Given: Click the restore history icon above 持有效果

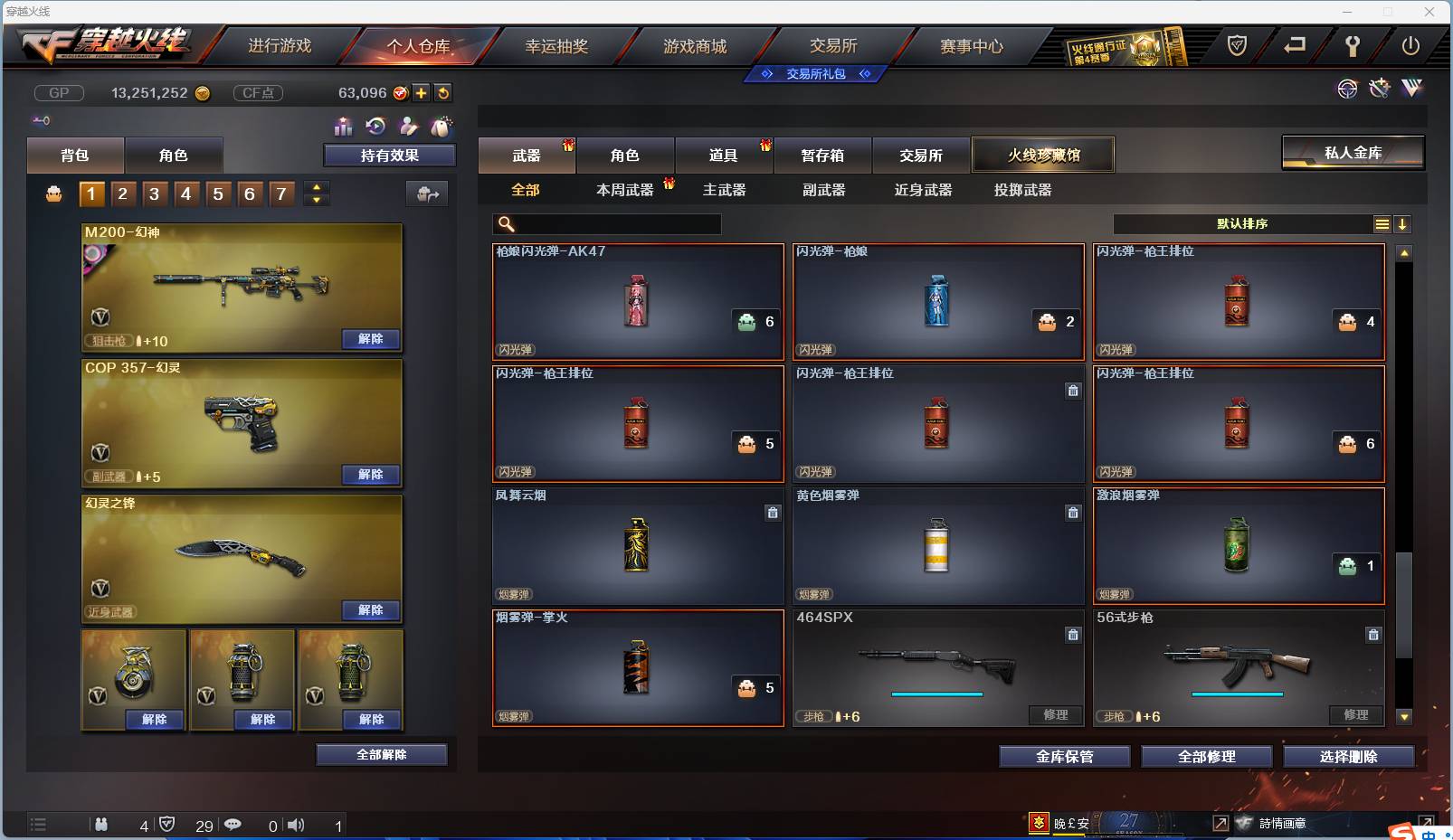Looking at the screenshot, I should [374, 127].
